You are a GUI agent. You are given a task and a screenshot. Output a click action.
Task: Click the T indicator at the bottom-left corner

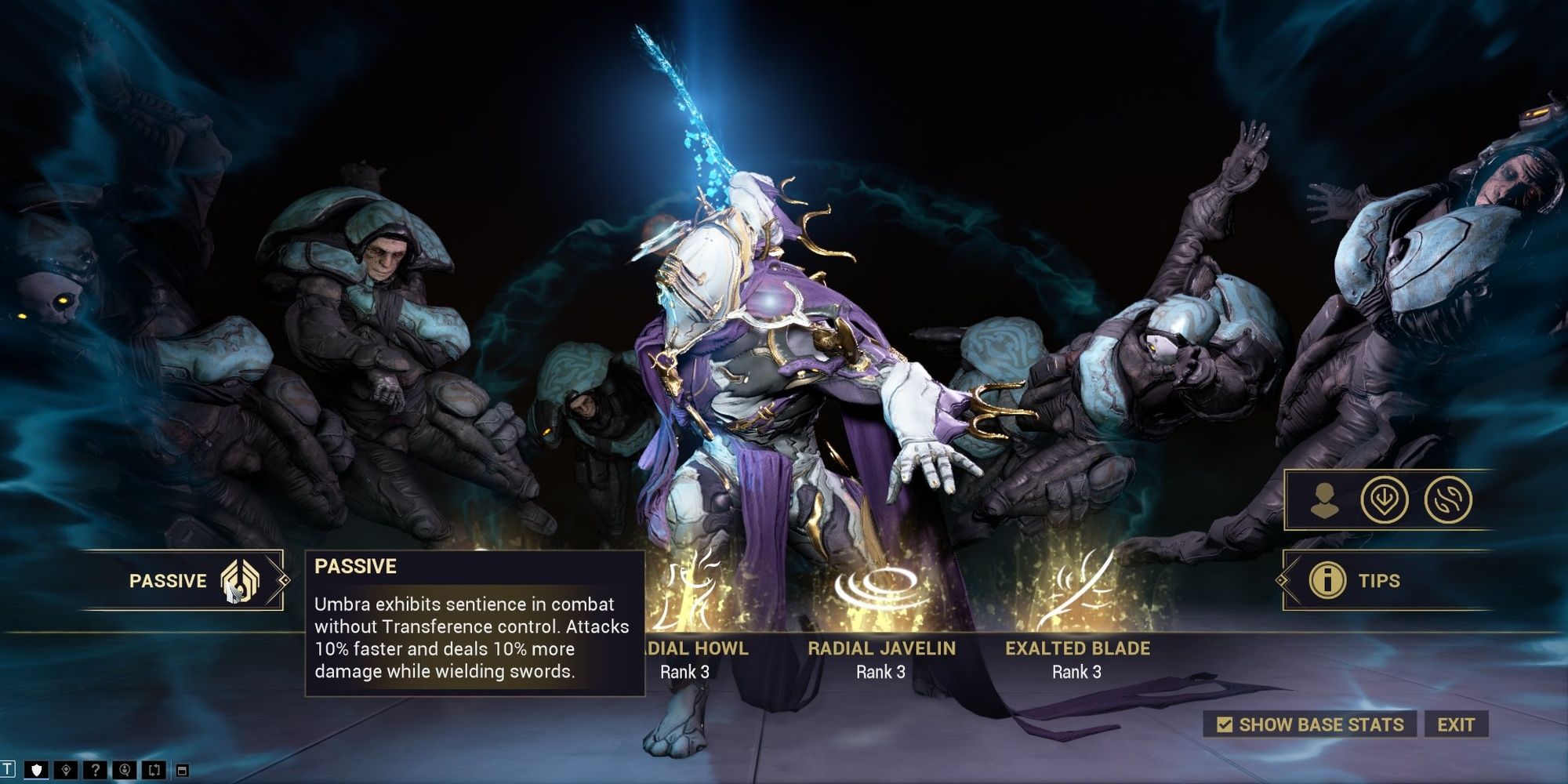click(9, 769)
